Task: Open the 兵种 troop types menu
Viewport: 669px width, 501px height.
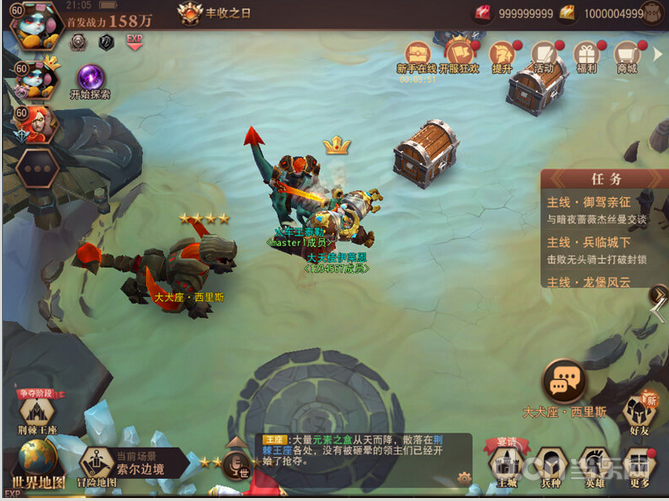Action: 549,464
